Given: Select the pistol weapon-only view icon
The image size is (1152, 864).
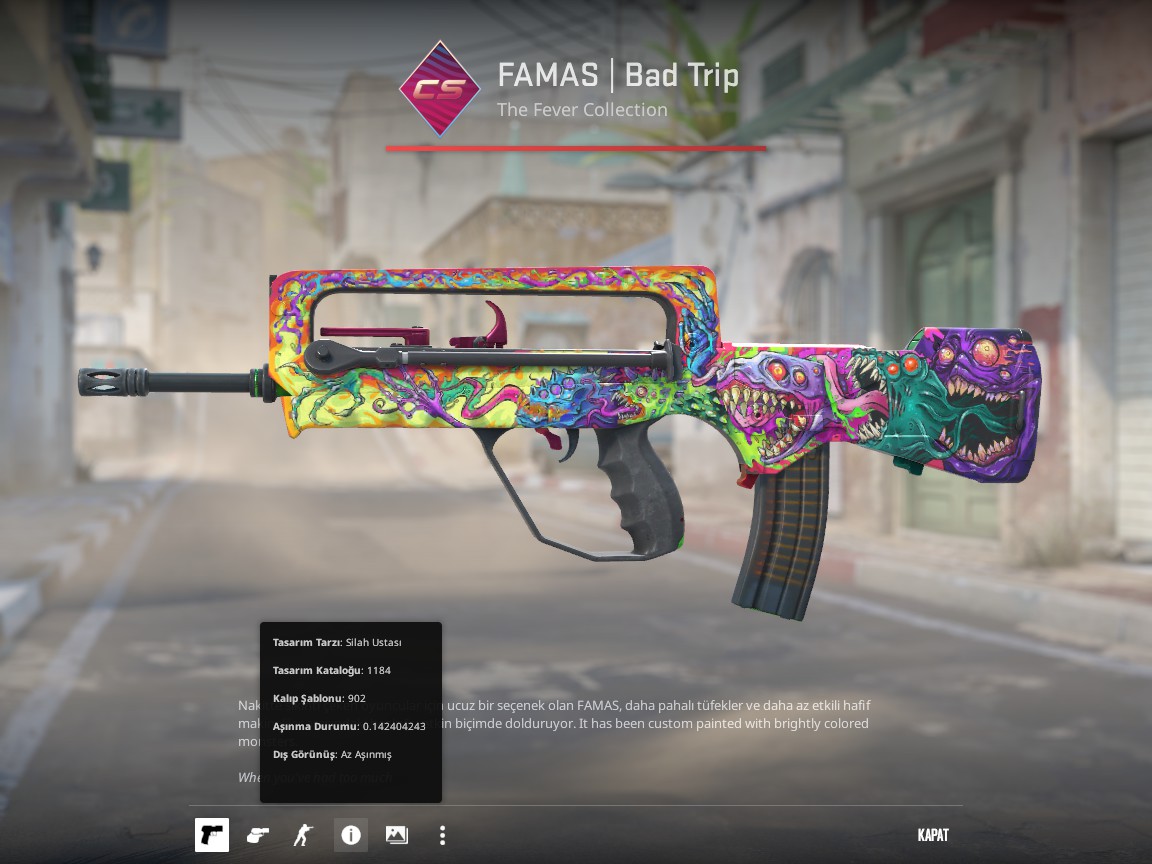Looking at the screenshot, I should pyautogui.click(x=212, y=835).
